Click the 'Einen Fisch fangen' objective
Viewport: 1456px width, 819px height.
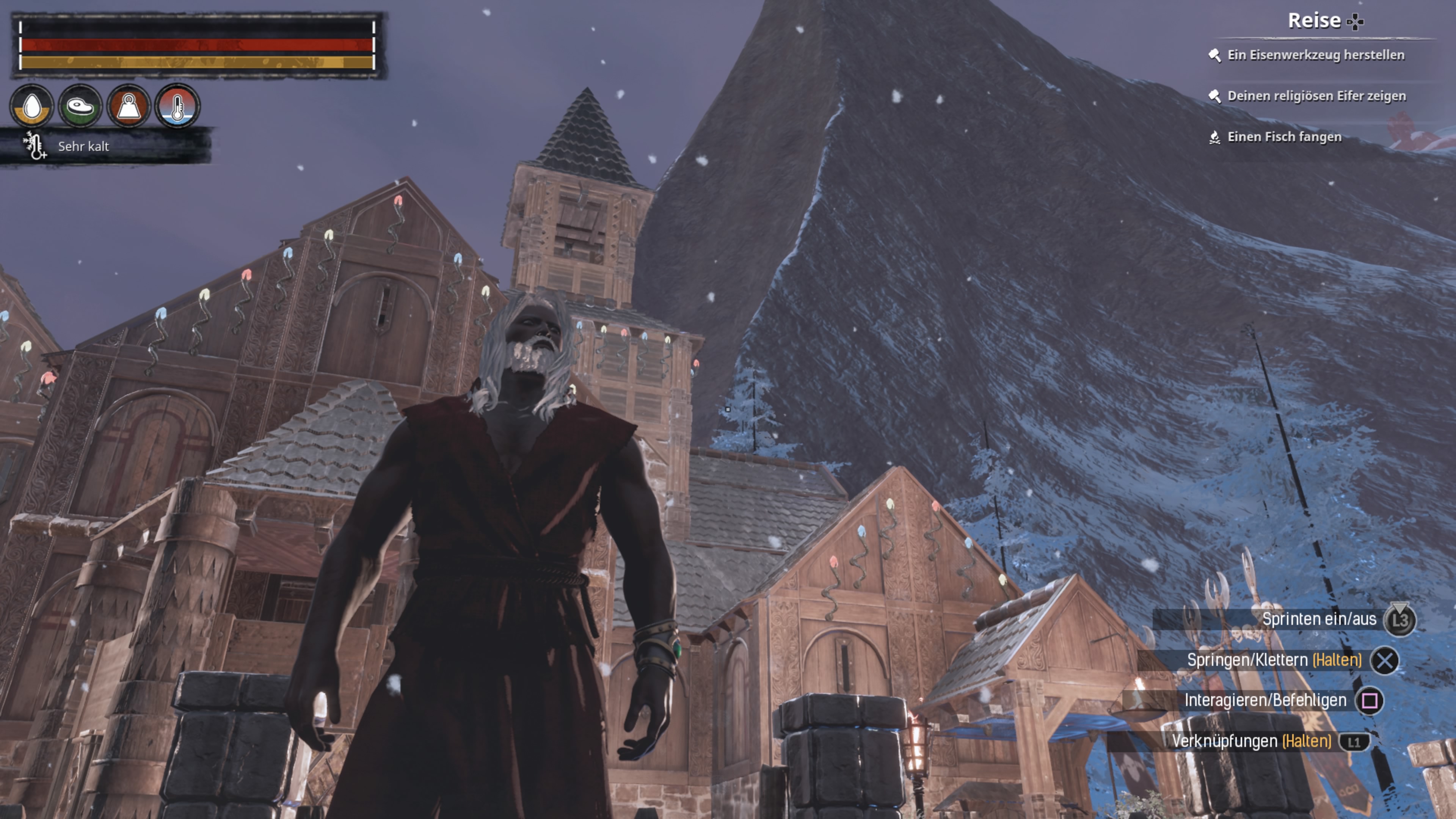coord(1283,137)
